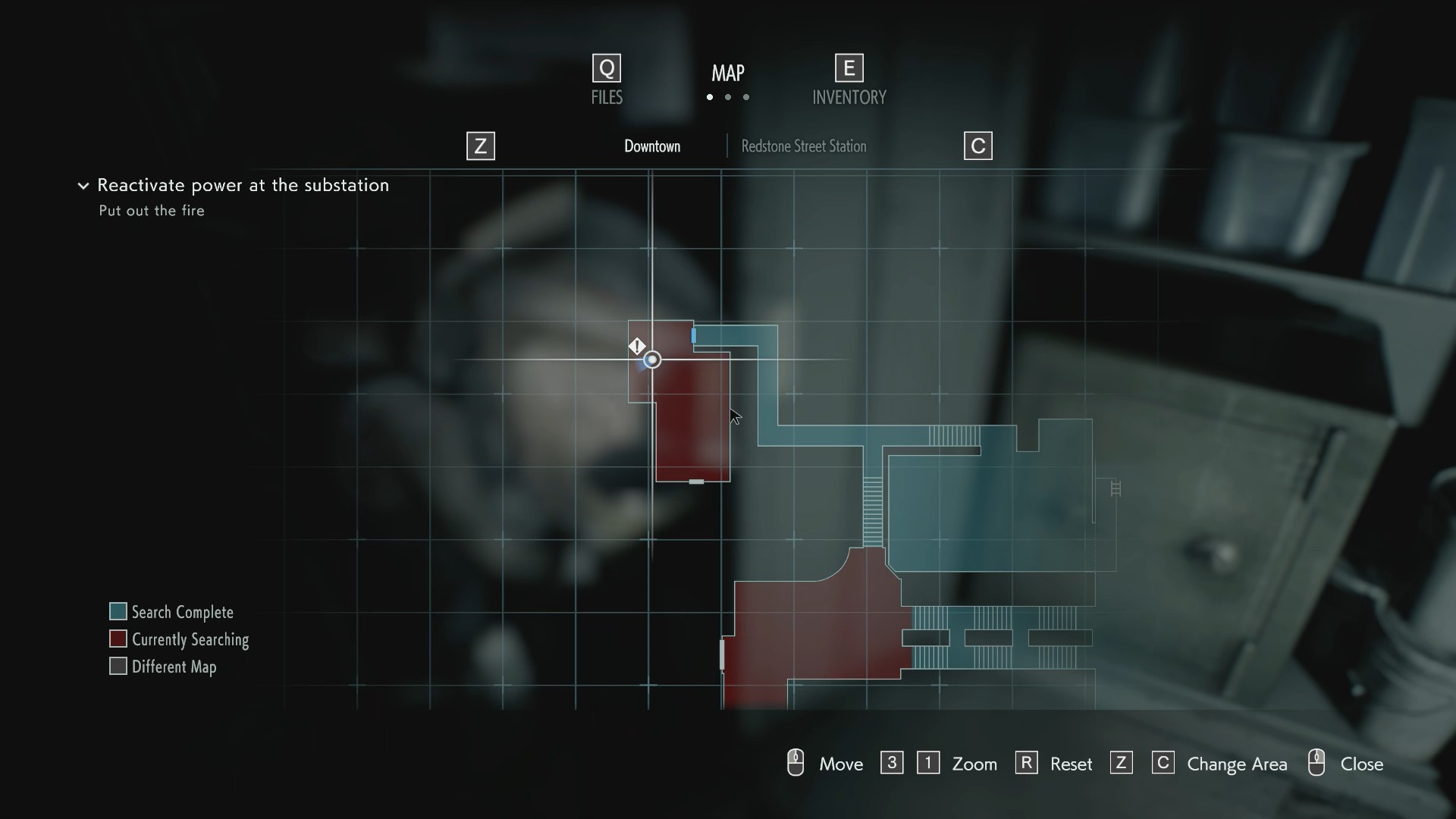1456x819 pixels.
Task: Open the Inventory via E icon
Action: click(849, 67)
